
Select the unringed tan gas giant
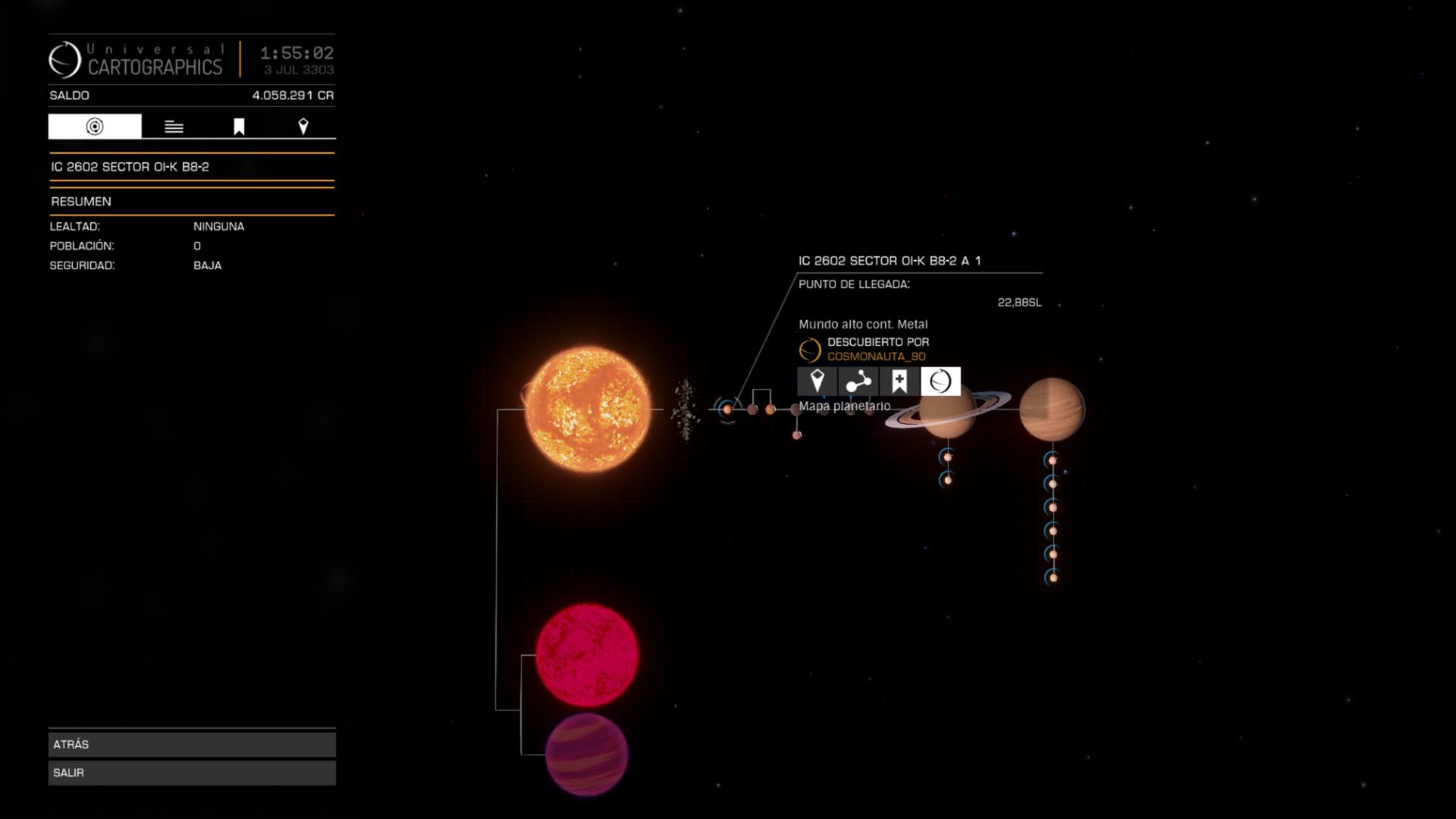point(1052,409)
